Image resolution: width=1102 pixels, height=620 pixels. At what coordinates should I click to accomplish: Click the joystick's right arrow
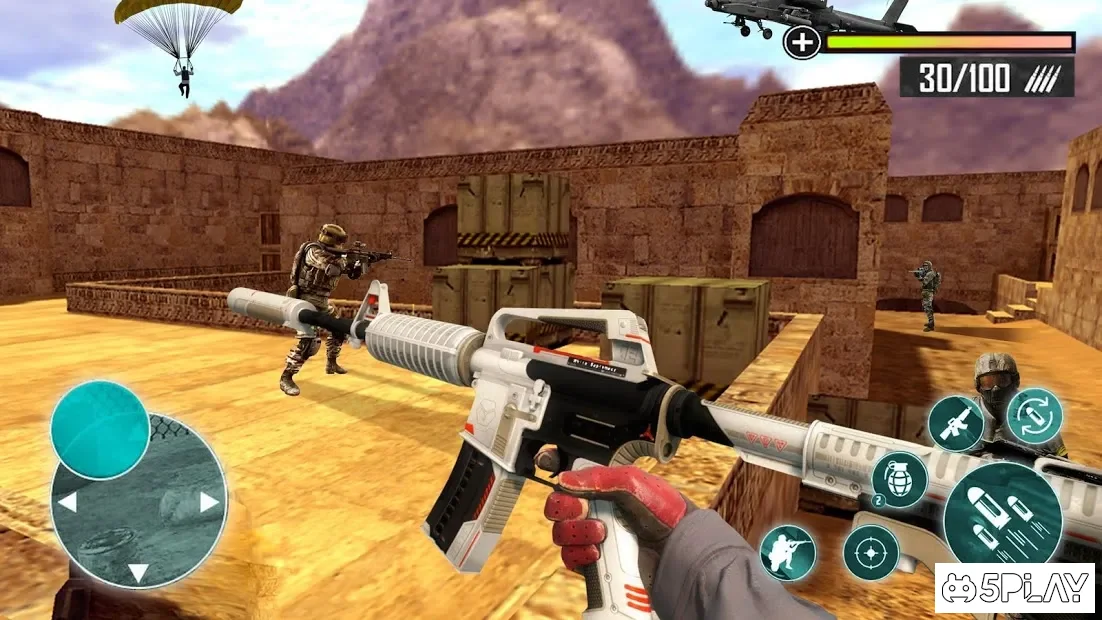click(x=209, y=502)
